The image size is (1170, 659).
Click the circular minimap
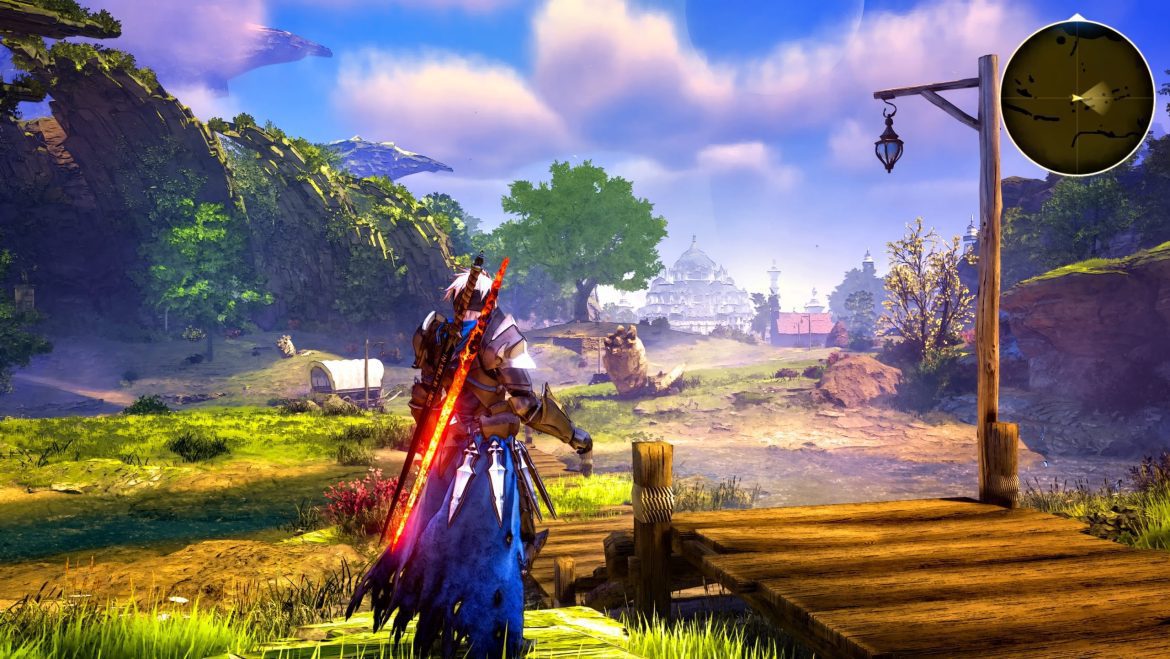[x=1077, y=97]
